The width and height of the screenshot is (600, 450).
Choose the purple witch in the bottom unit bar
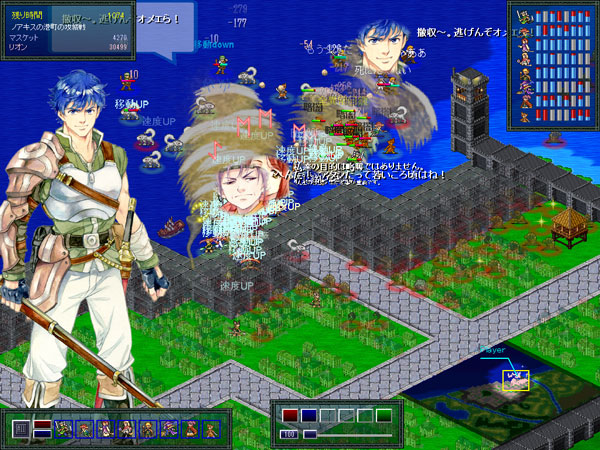tap(167, 429)
